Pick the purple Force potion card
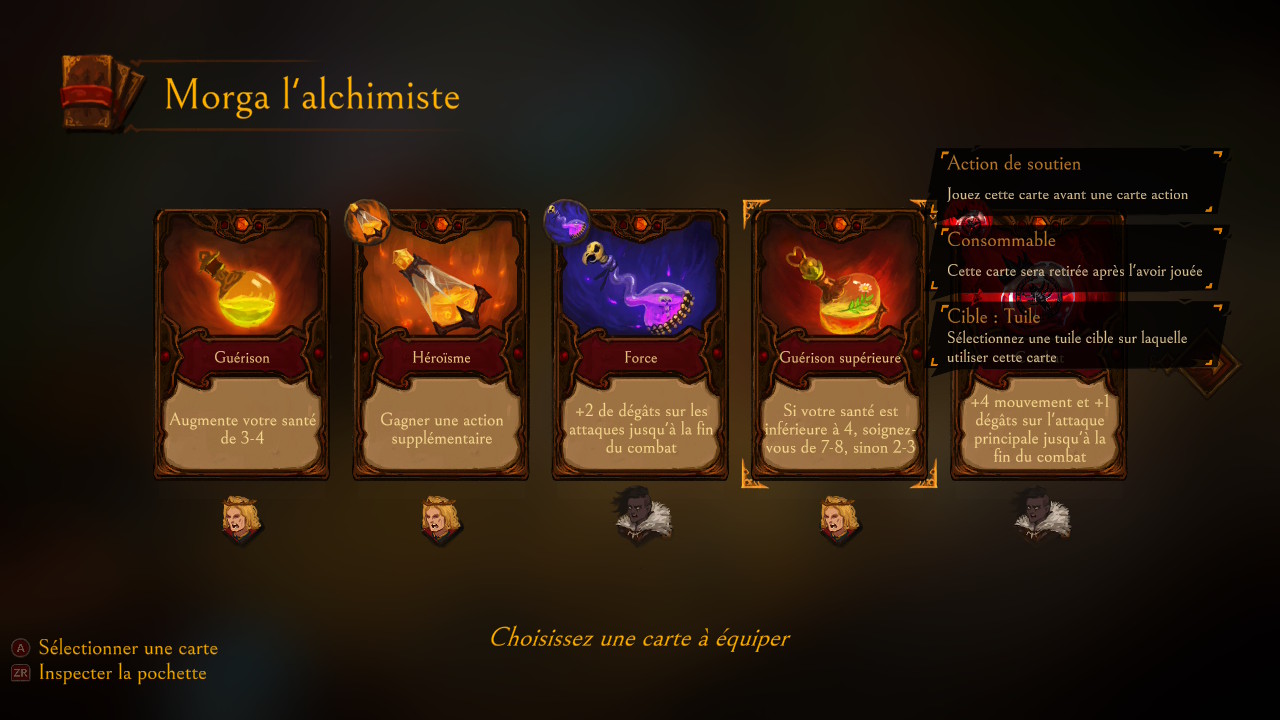The image size is (1280, 720). point(640,345)
